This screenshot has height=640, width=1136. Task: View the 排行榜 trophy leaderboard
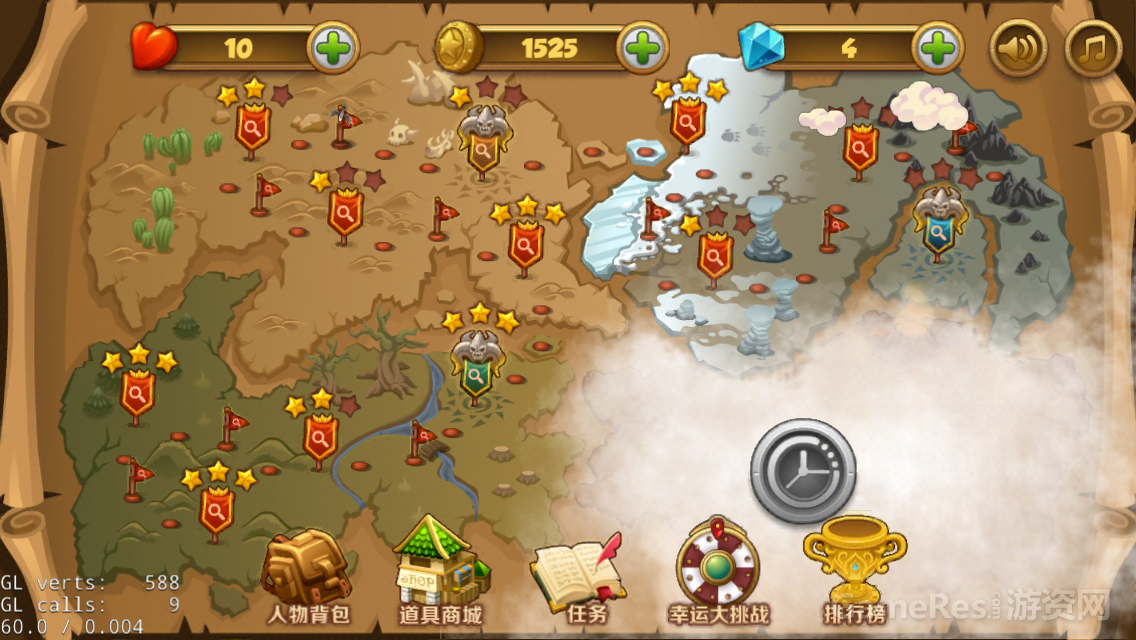coord(856,570)
